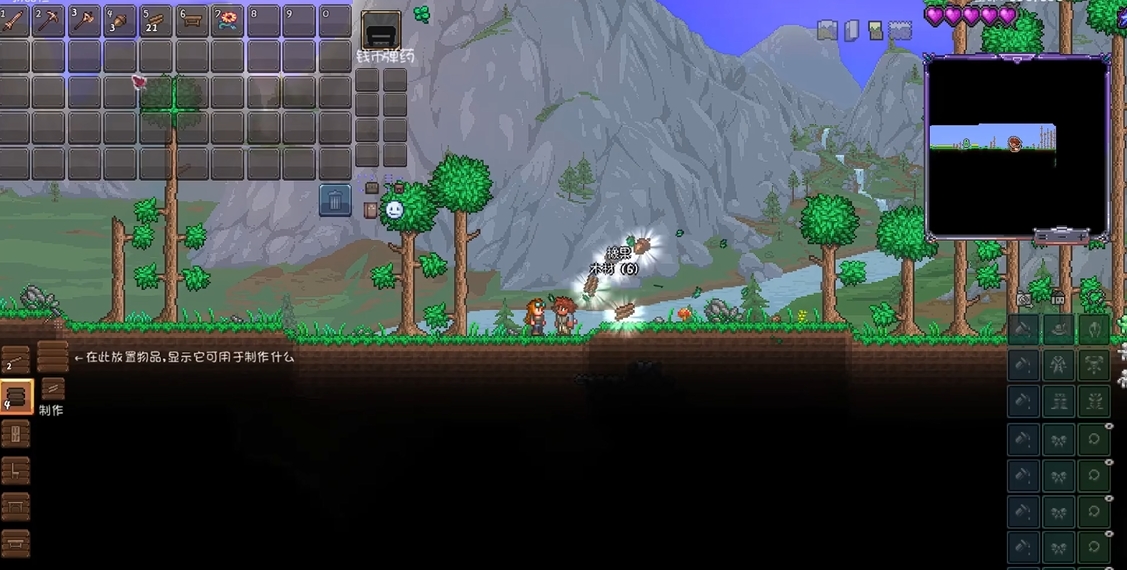Select the workbench in slot 6
This screenshot has width=1127, height=570.
point(191,21)
